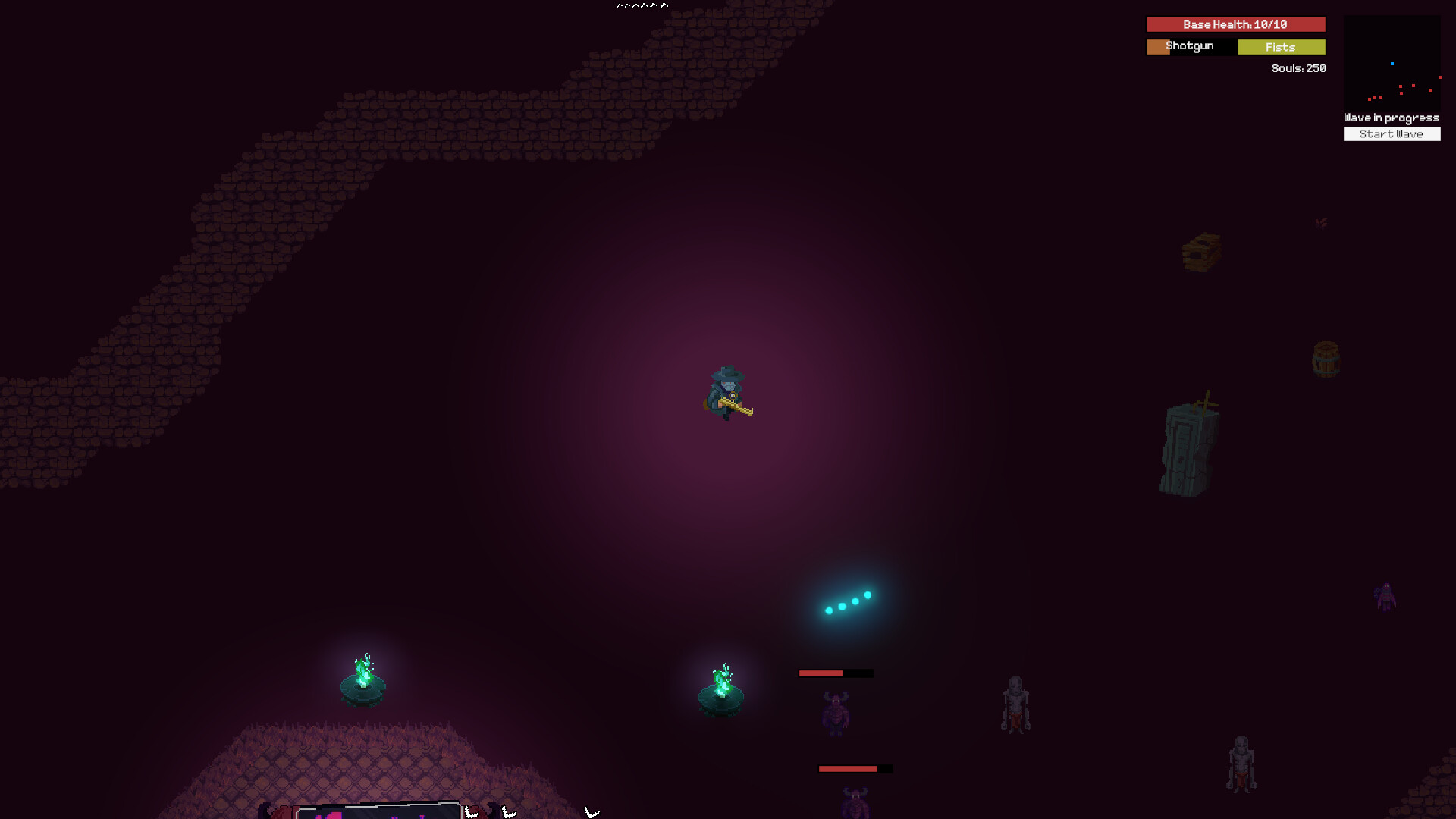
Task: Click the blue player marker on the minimap
Action: click(x=1392, y=64)
